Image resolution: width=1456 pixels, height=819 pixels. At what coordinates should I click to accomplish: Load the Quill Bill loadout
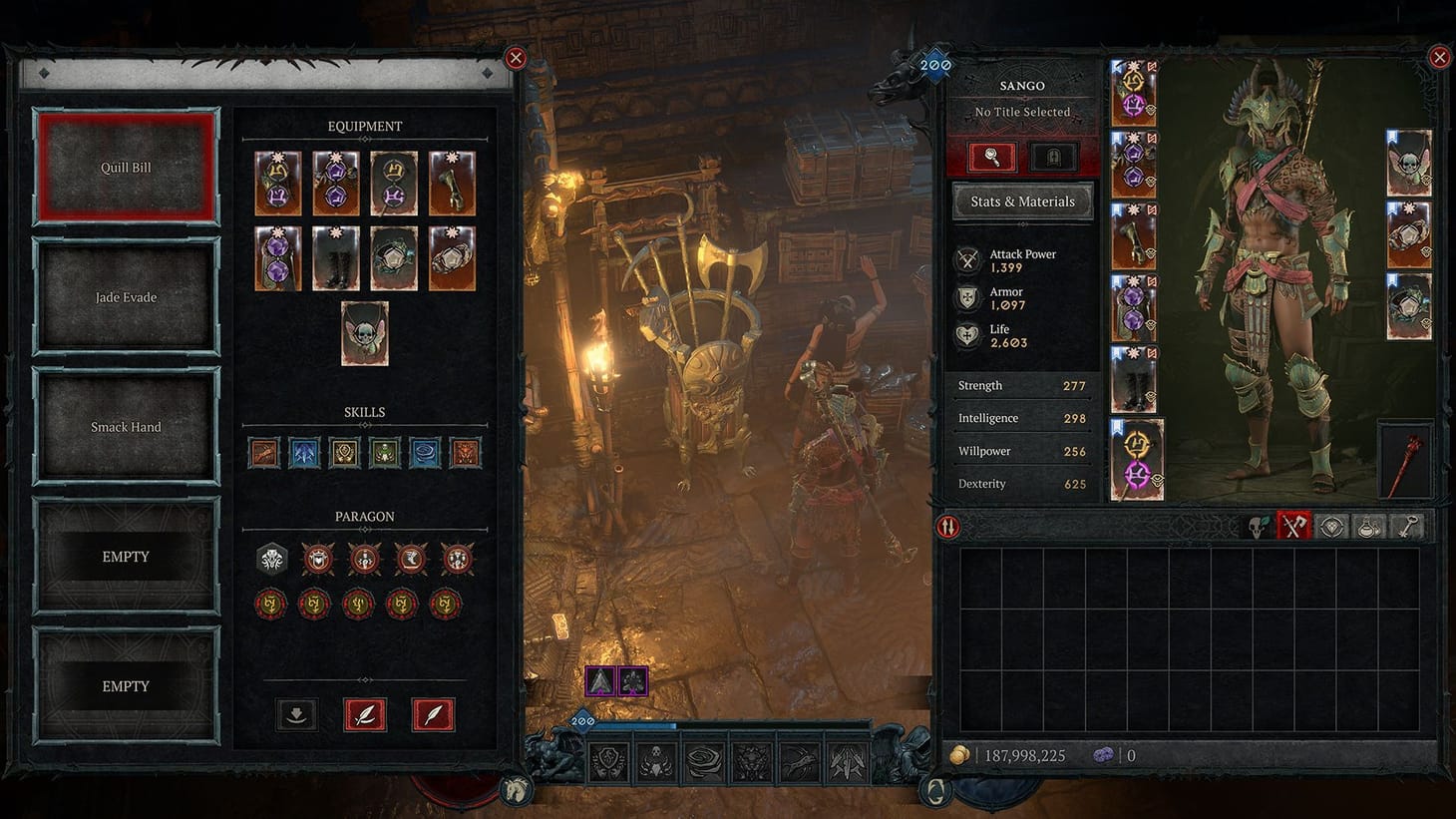click(x=125, y=167)
